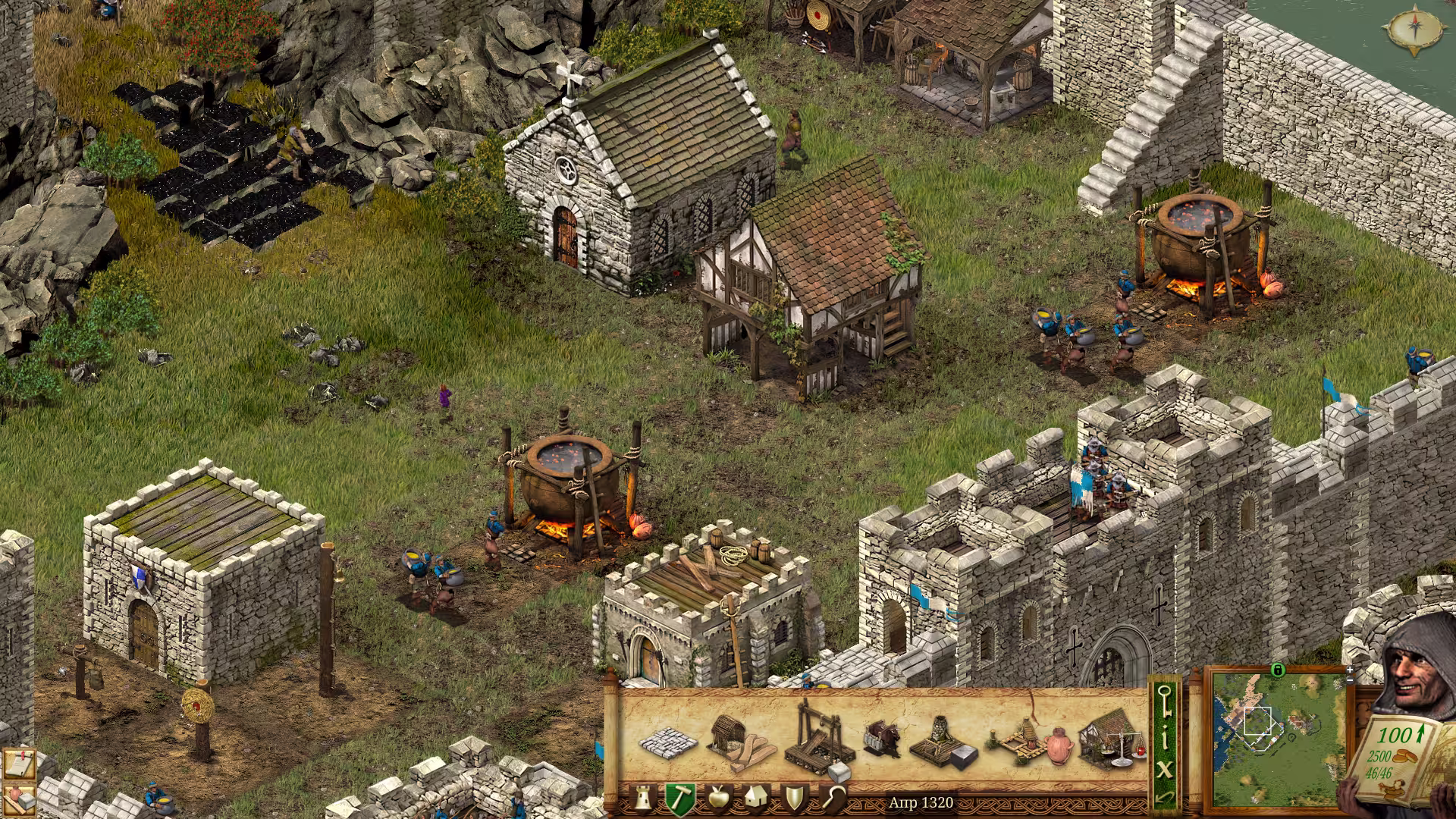
Task: Switch to the food buildings apple tab
Action: click(x=717, y=799)
